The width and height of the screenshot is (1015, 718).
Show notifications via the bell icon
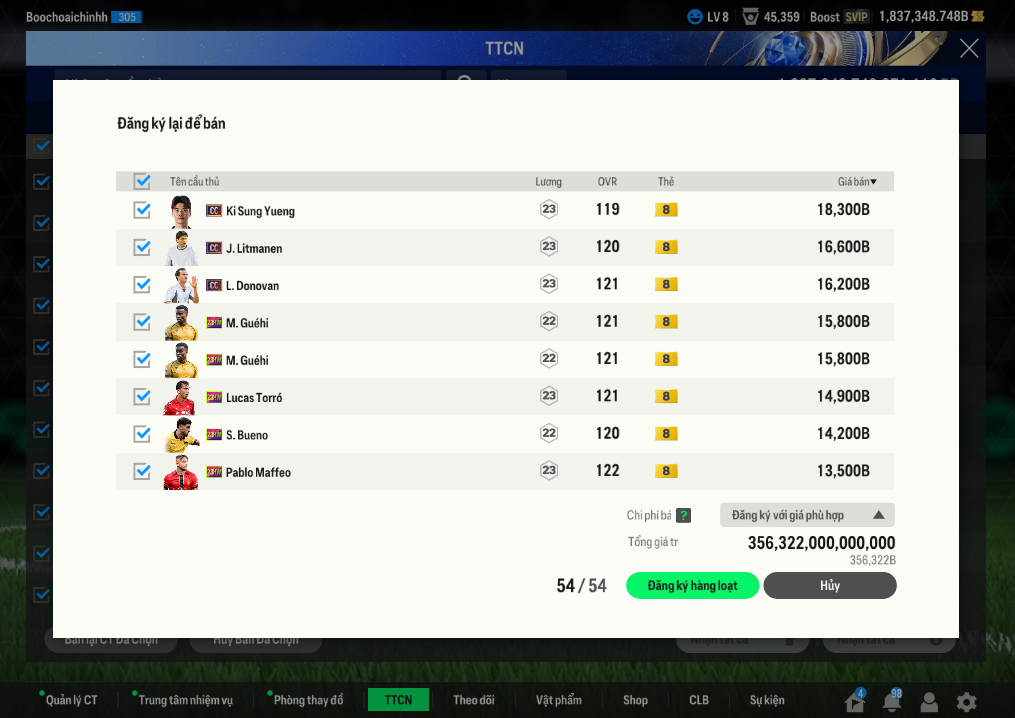pos(892,702)
